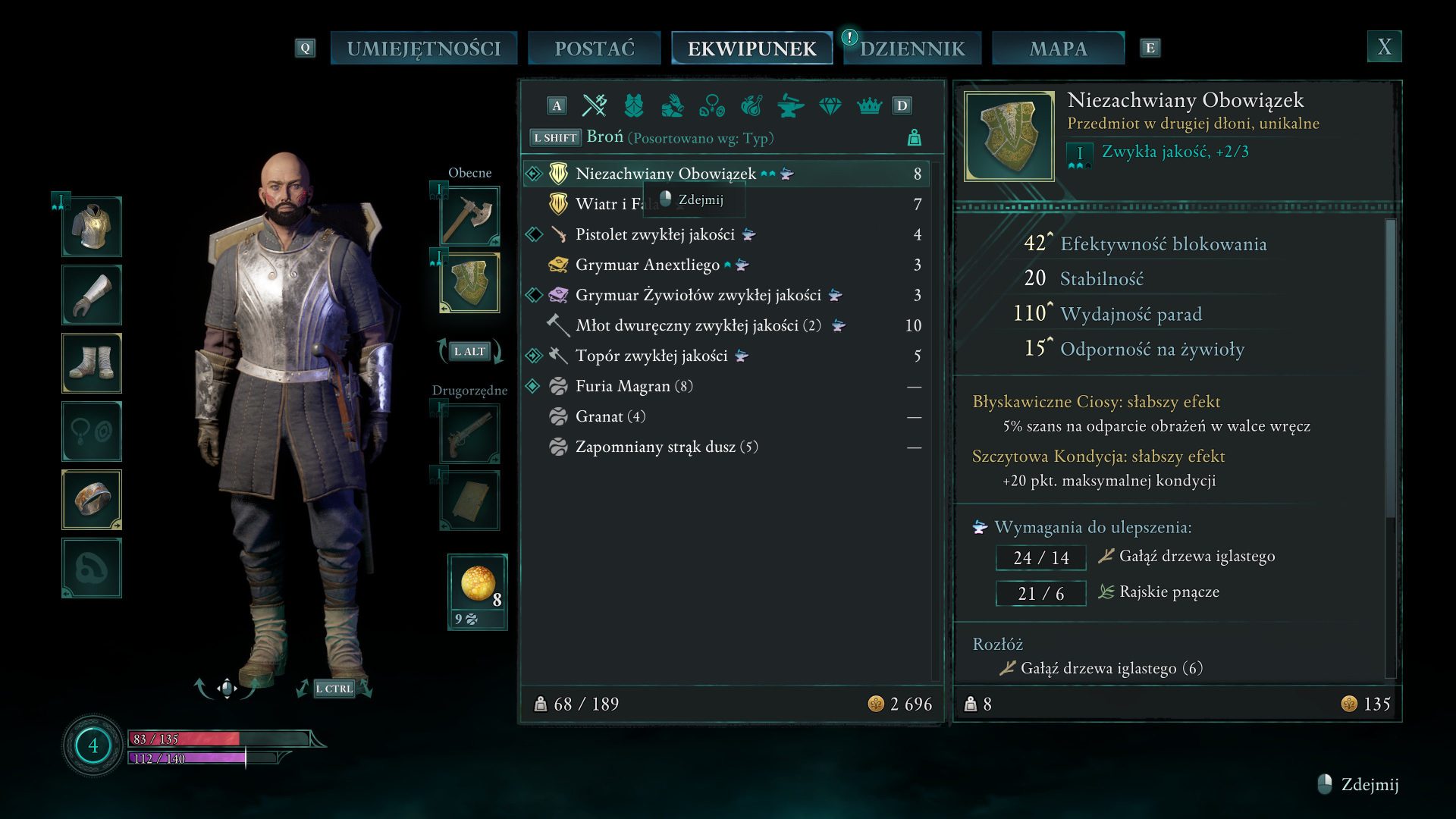Select the gem category filter icon

pos(830,105)
